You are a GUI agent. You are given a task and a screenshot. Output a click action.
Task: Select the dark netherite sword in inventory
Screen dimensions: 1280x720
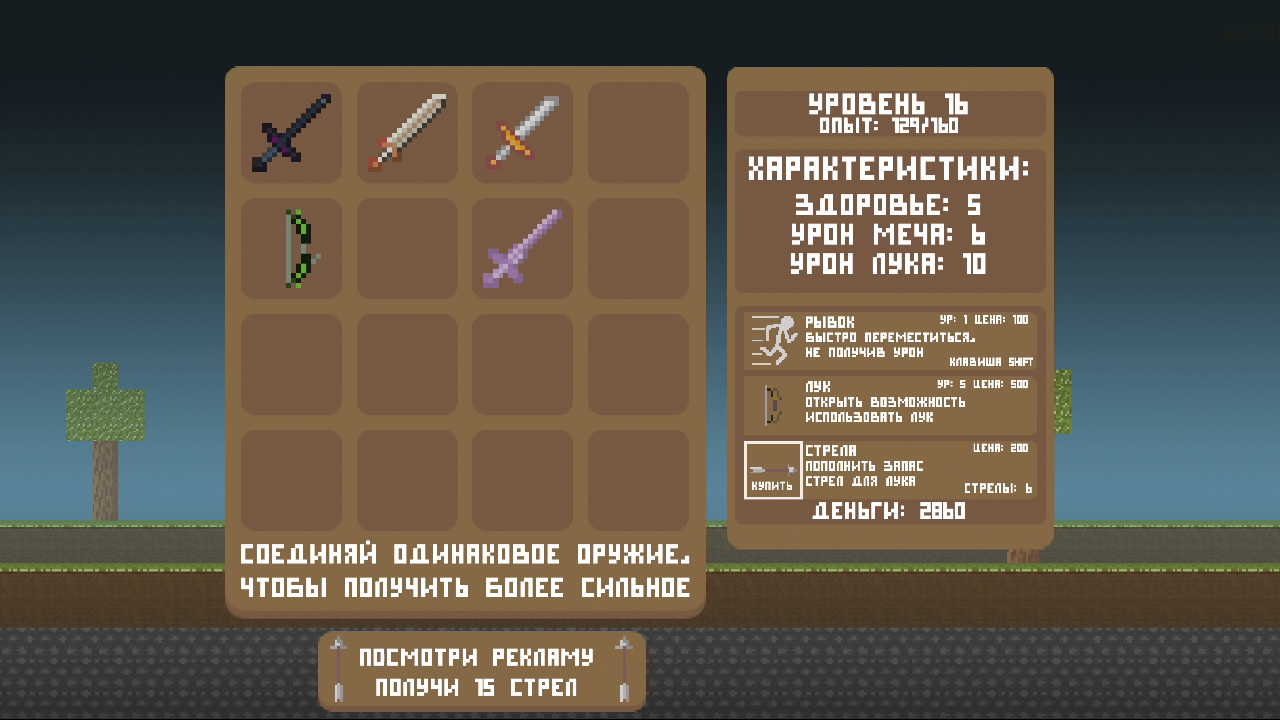pos(290,133)
